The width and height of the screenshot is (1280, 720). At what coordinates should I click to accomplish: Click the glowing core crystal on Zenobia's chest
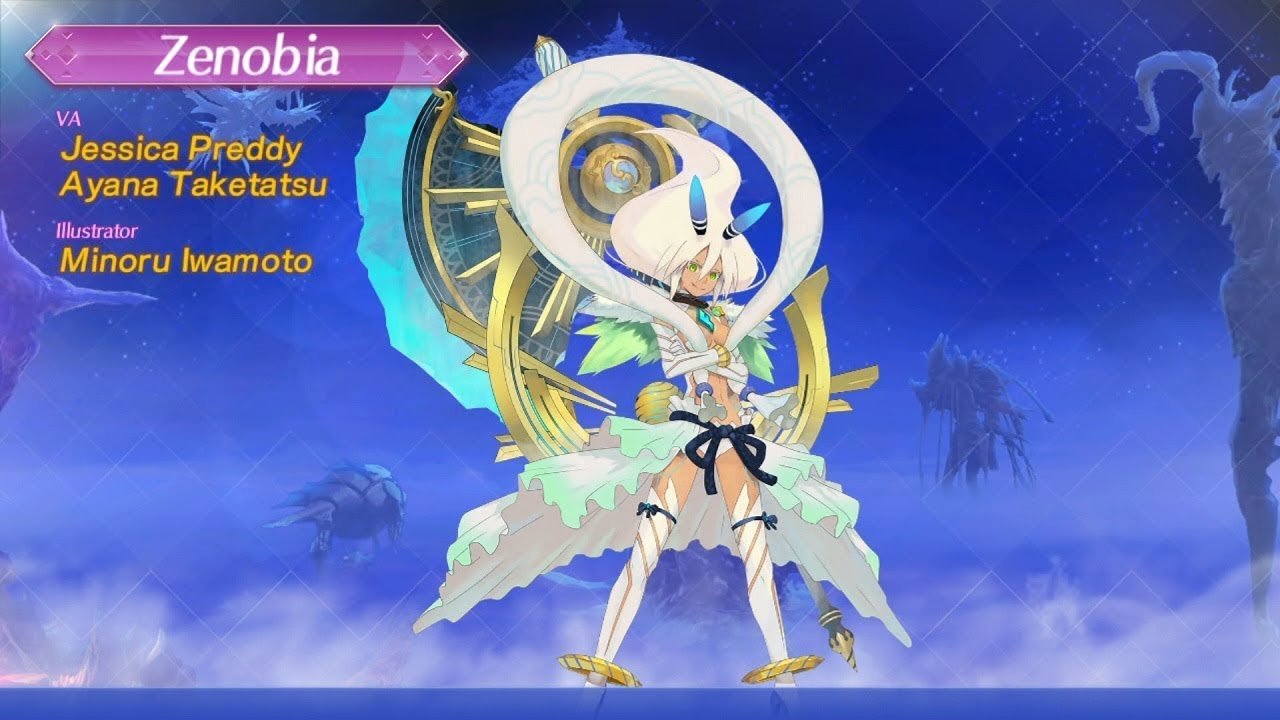point(706,320)
